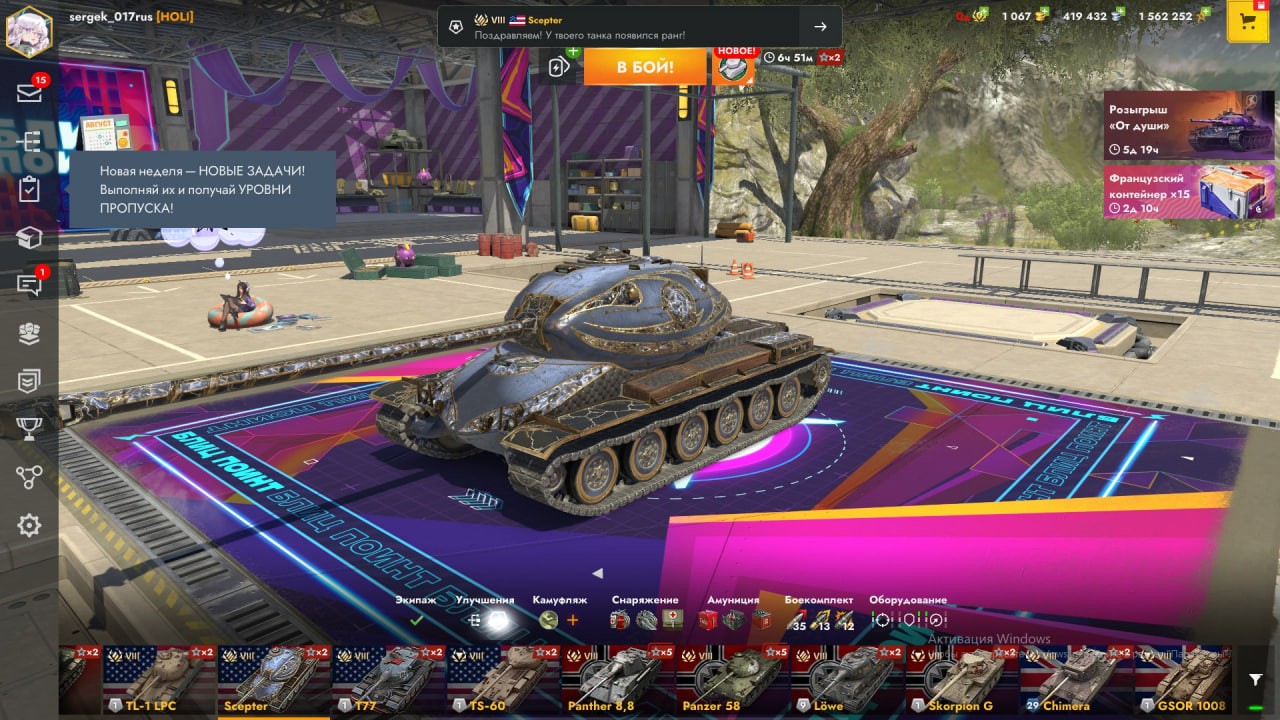Select the TL-1 LPC tank in the carousel
Image resolution: width=1280 pixels, height=720 pixels.
coord(160,680)
